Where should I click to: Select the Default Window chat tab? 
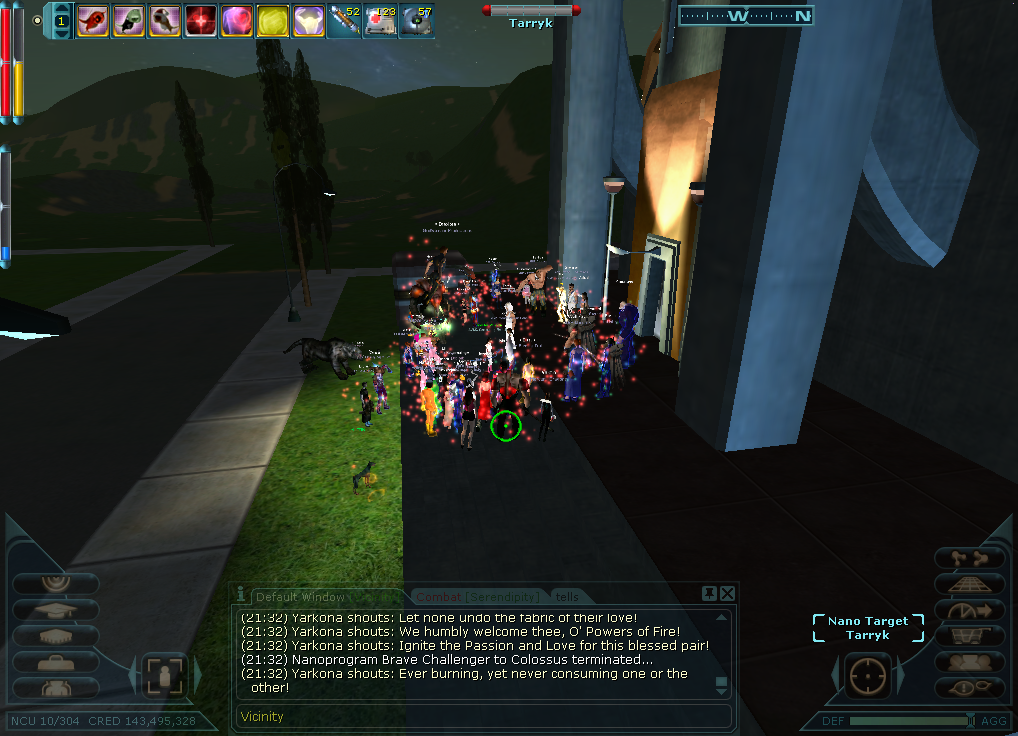click(300, 597)
